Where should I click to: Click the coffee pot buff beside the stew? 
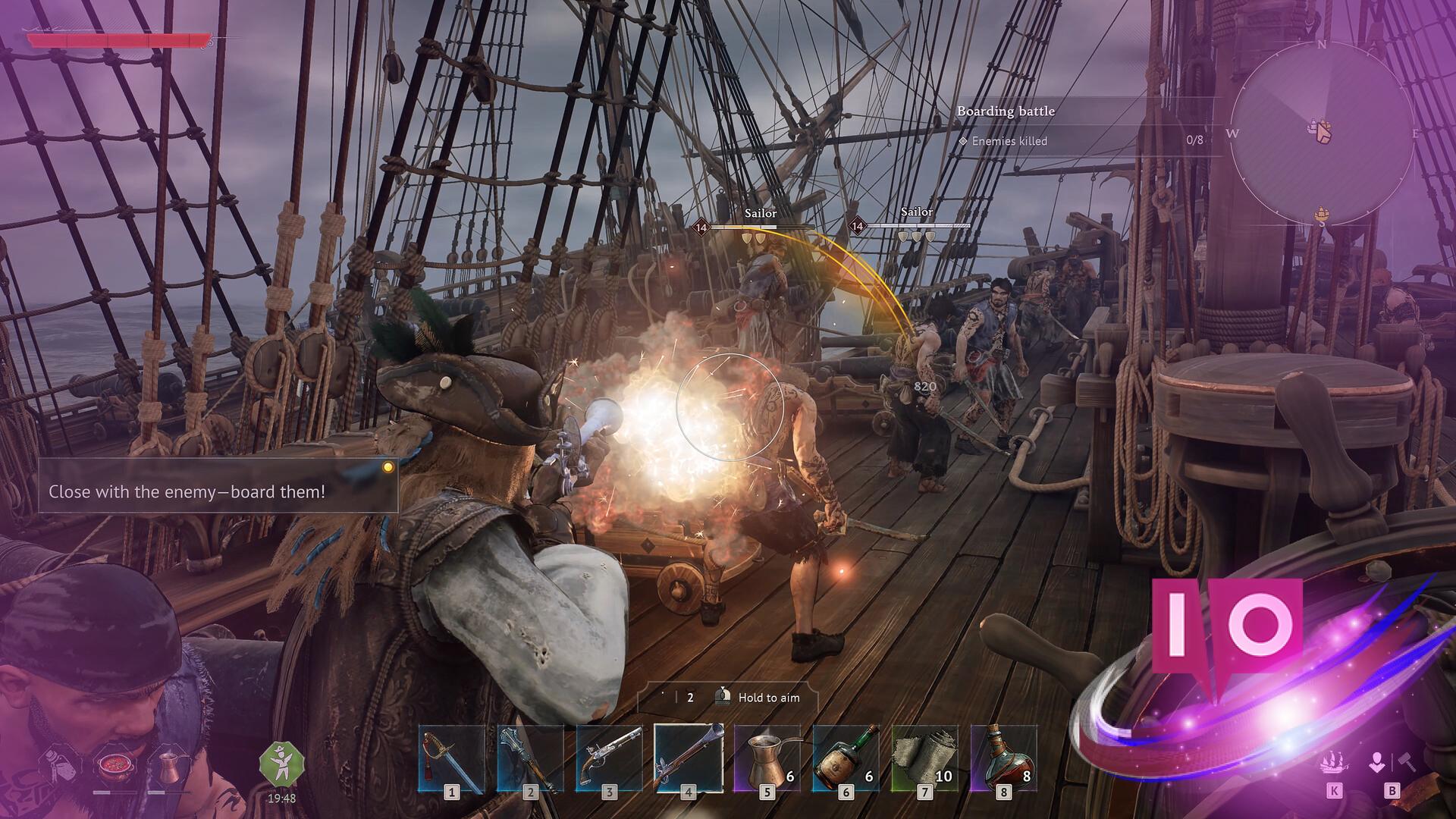click(x=168, y=766)
